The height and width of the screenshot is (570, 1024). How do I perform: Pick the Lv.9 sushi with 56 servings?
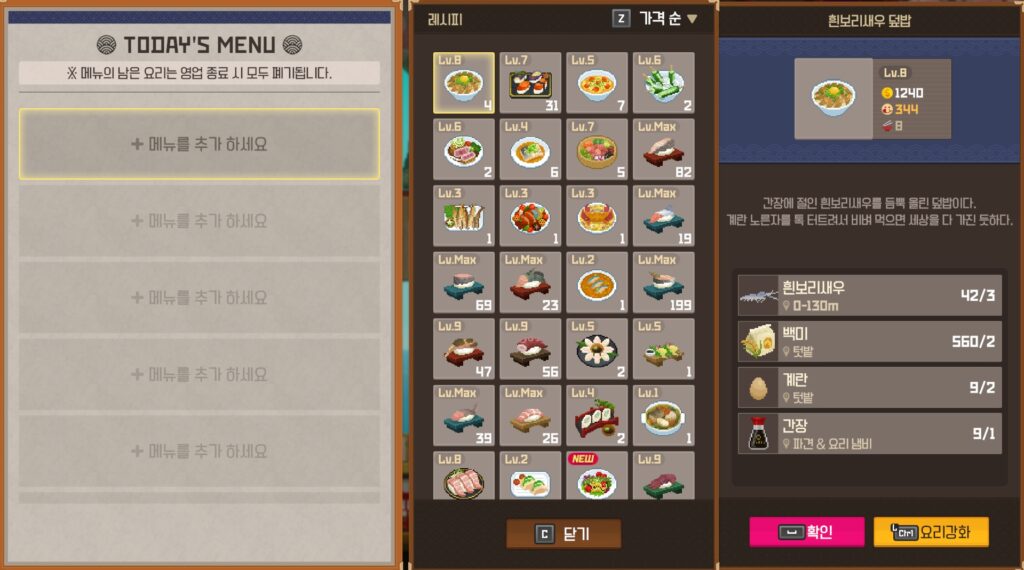(530, 348)
